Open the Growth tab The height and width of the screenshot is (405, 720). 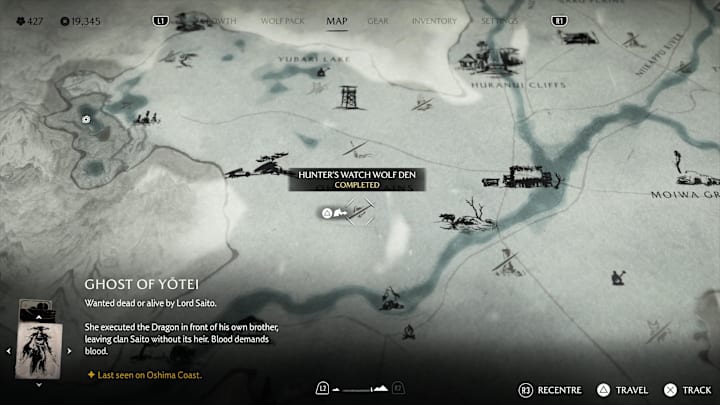221,20
